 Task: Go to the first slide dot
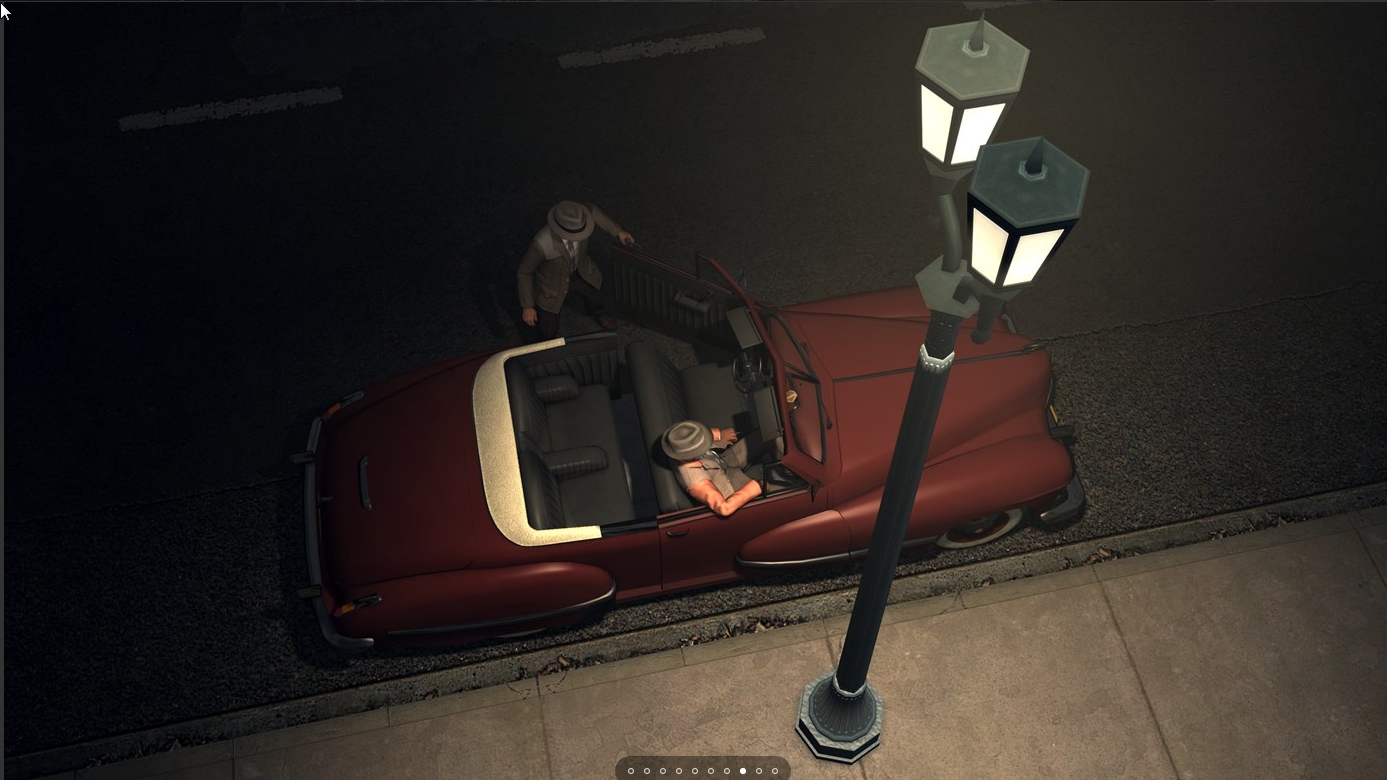pos(631,771)
